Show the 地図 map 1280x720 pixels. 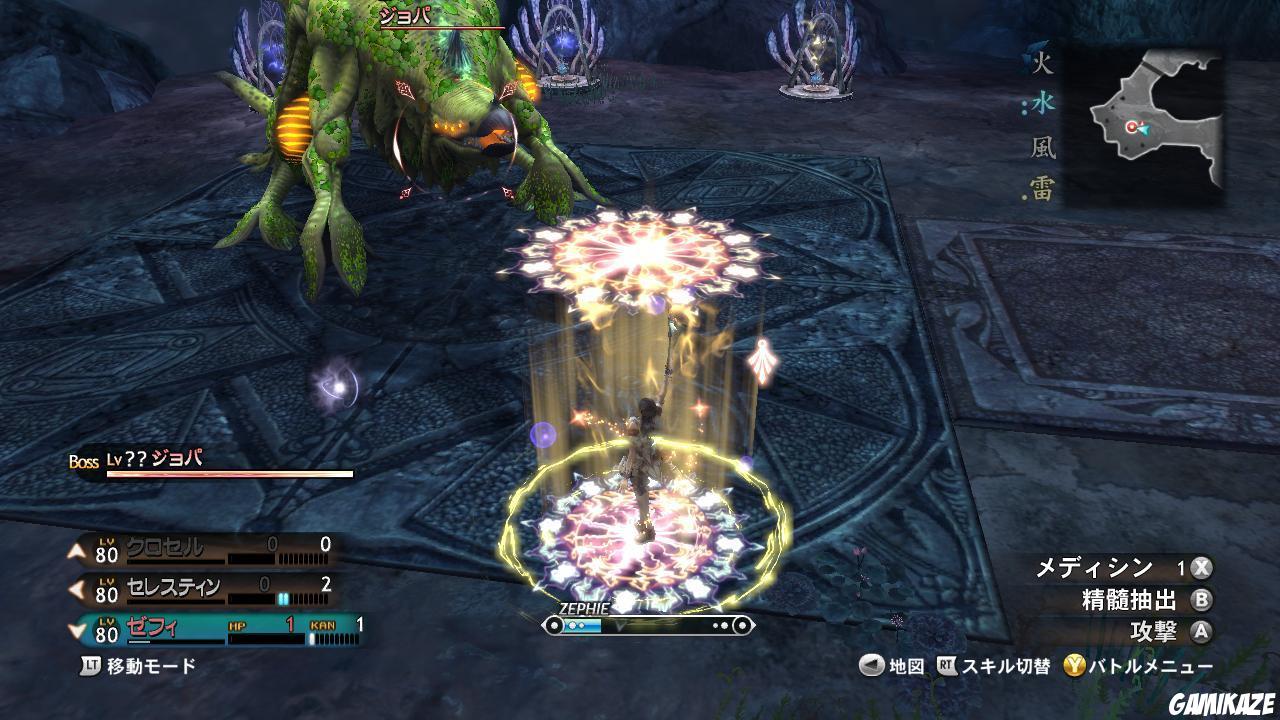(x=893, y=666)
